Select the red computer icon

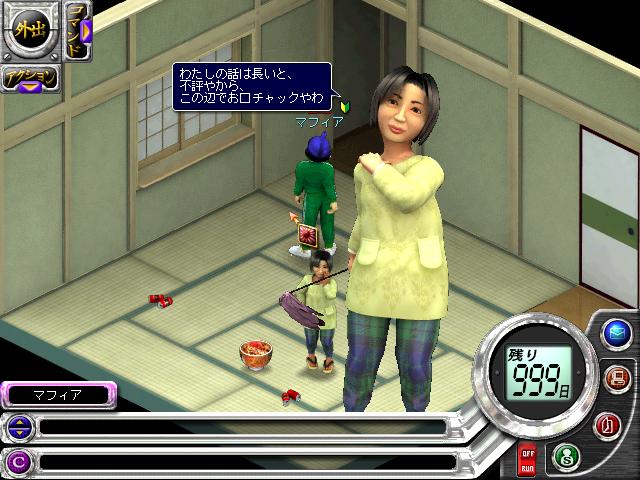[615, 378]
